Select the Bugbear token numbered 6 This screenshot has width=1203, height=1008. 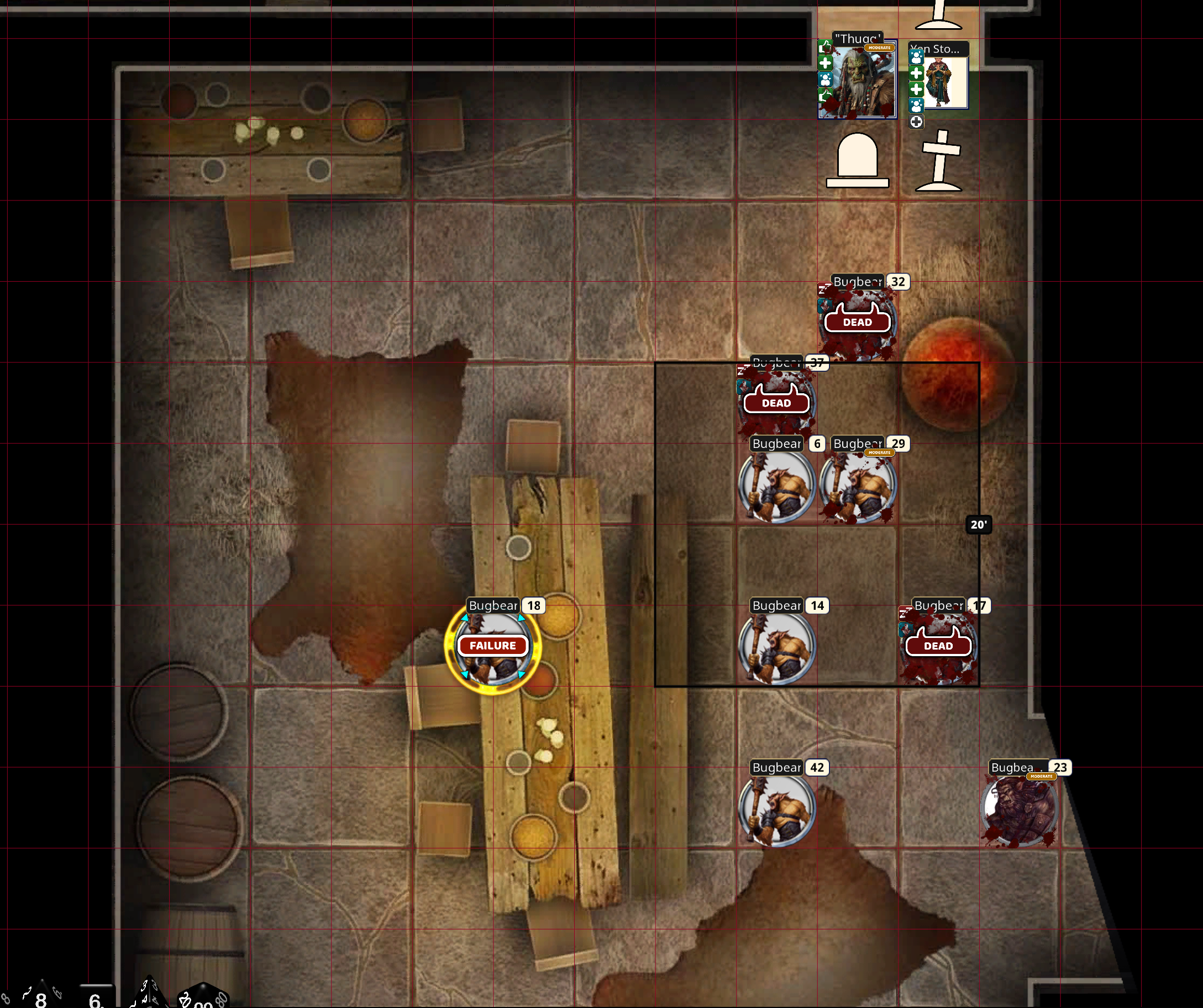coord(776,487)
